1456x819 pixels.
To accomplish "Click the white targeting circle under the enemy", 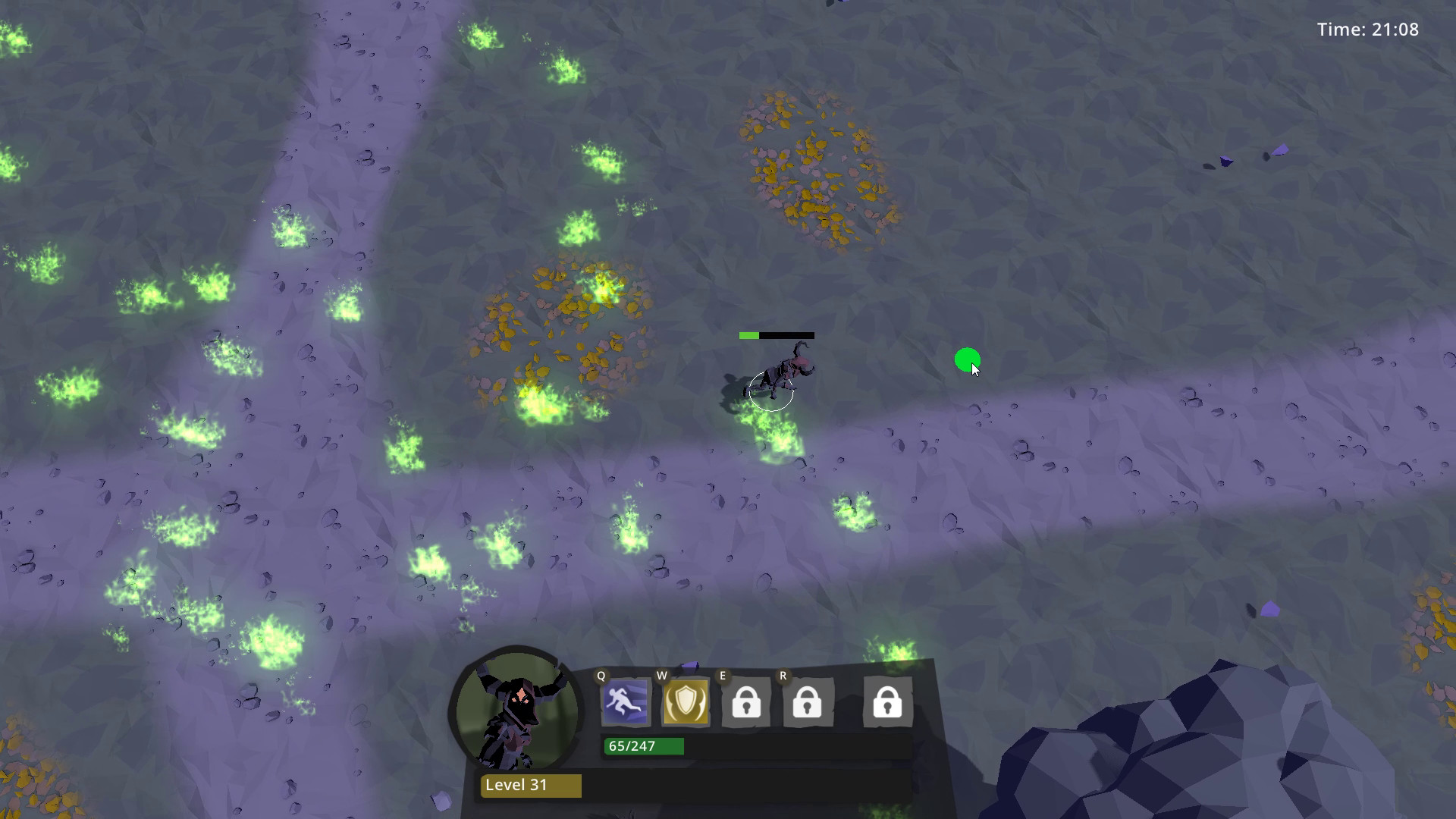I will [771, 392].
